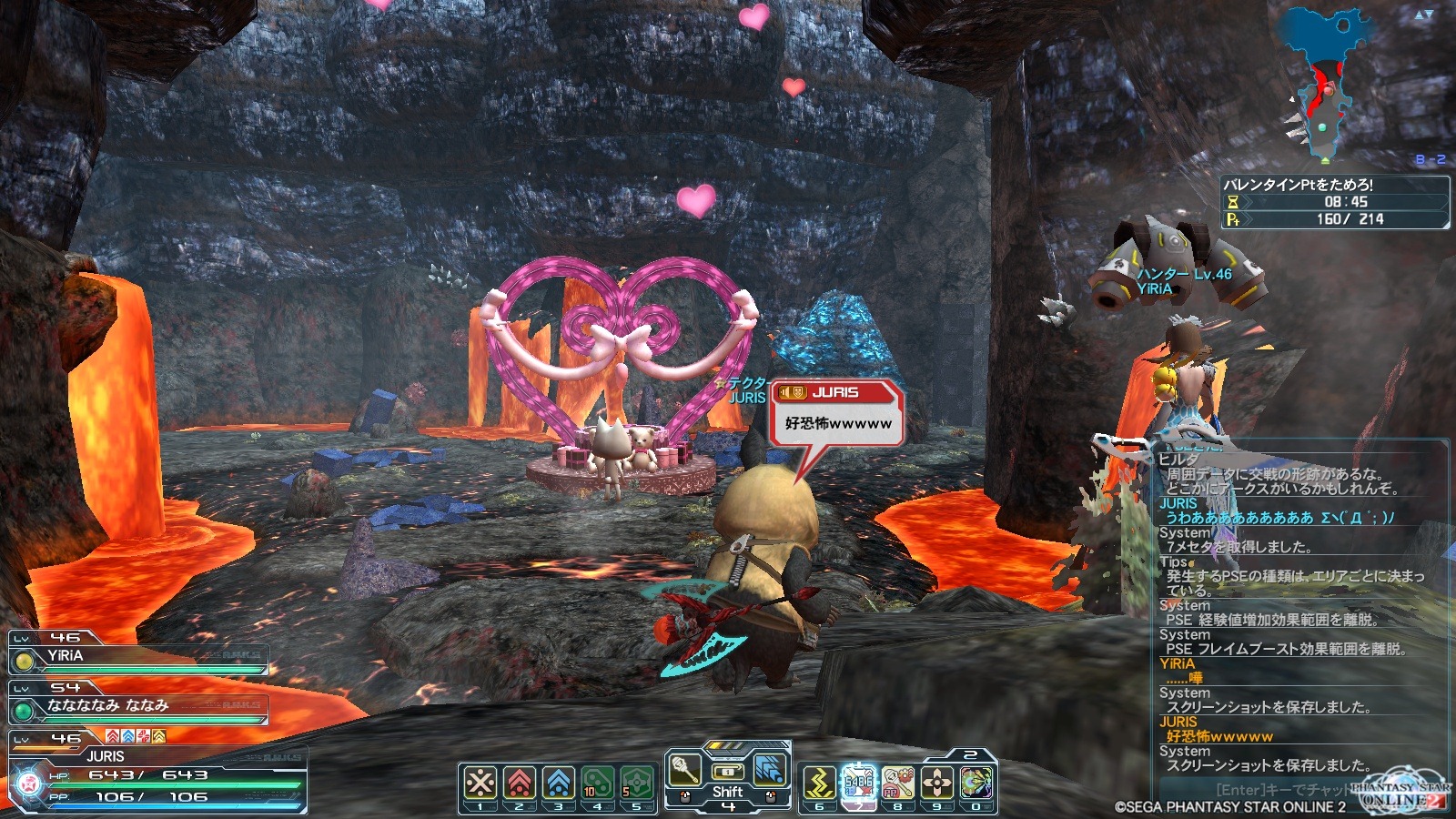Screen dimensions: 1456x819
Task: Click the Valentine Pt objective tracker
Action: (x=1334, y=202)
